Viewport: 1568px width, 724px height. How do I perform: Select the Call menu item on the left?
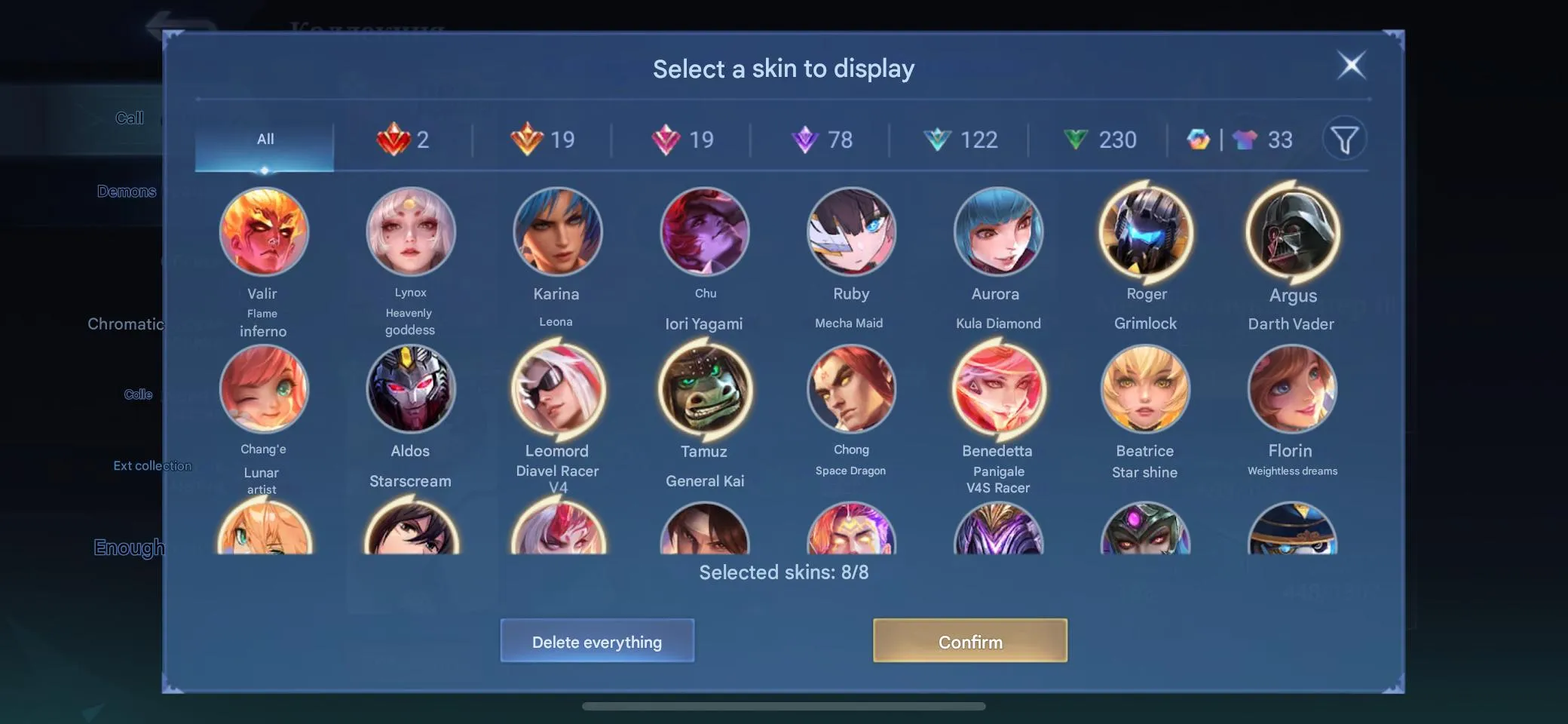[130, 118]
